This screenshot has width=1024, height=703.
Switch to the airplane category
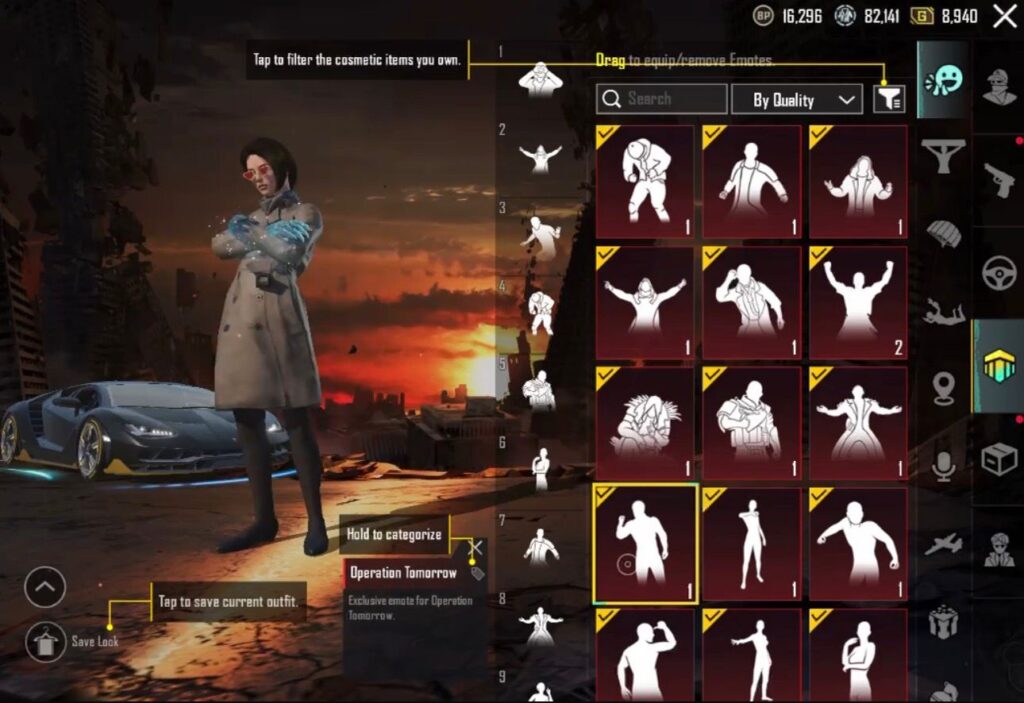[942, 544]
